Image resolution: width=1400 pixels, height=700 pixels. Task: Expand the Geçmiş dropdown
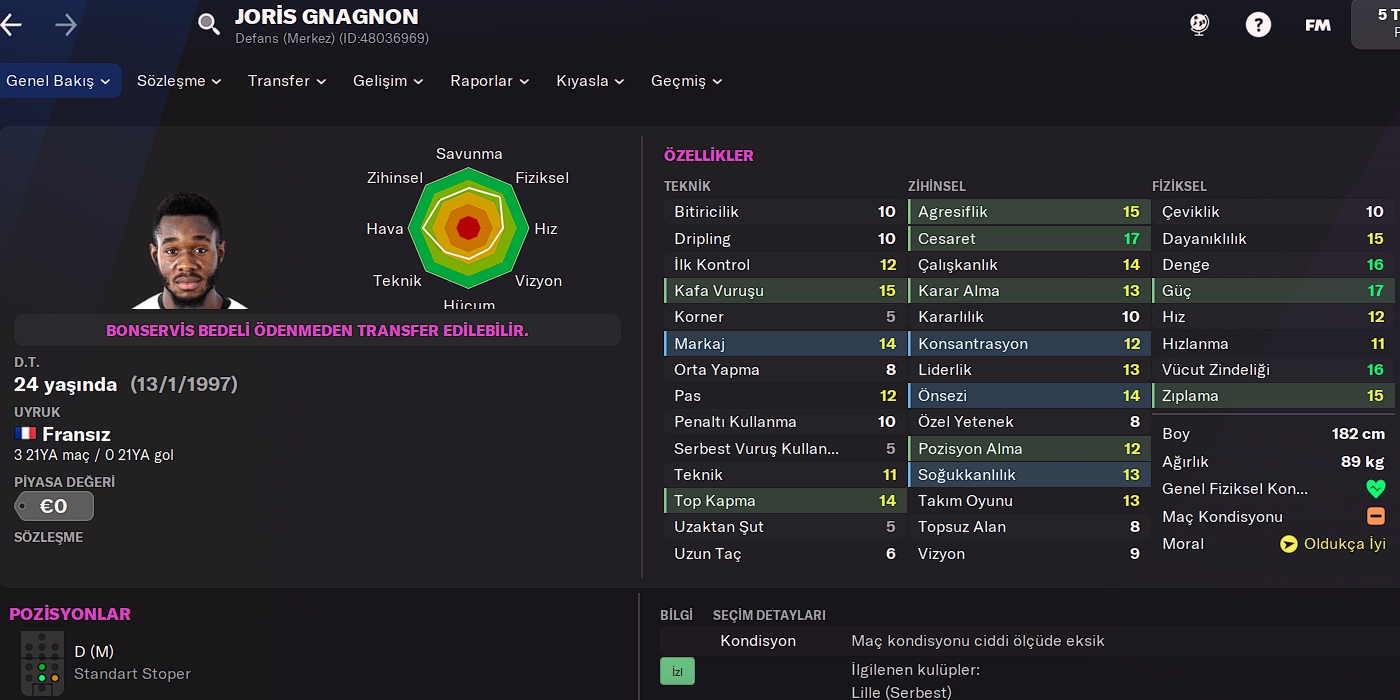point(686,81)
